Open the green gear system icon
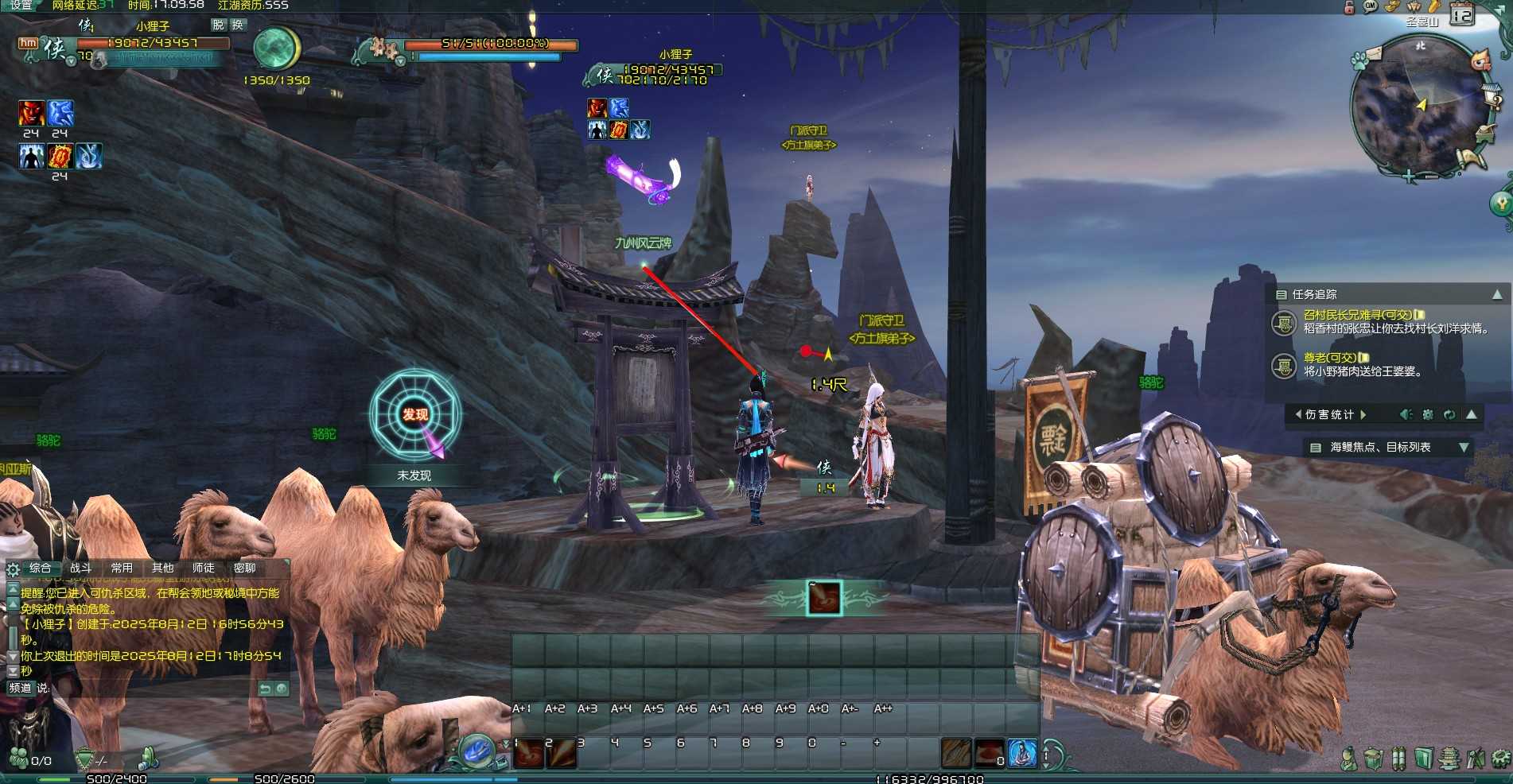 [x=1500, y=759]
